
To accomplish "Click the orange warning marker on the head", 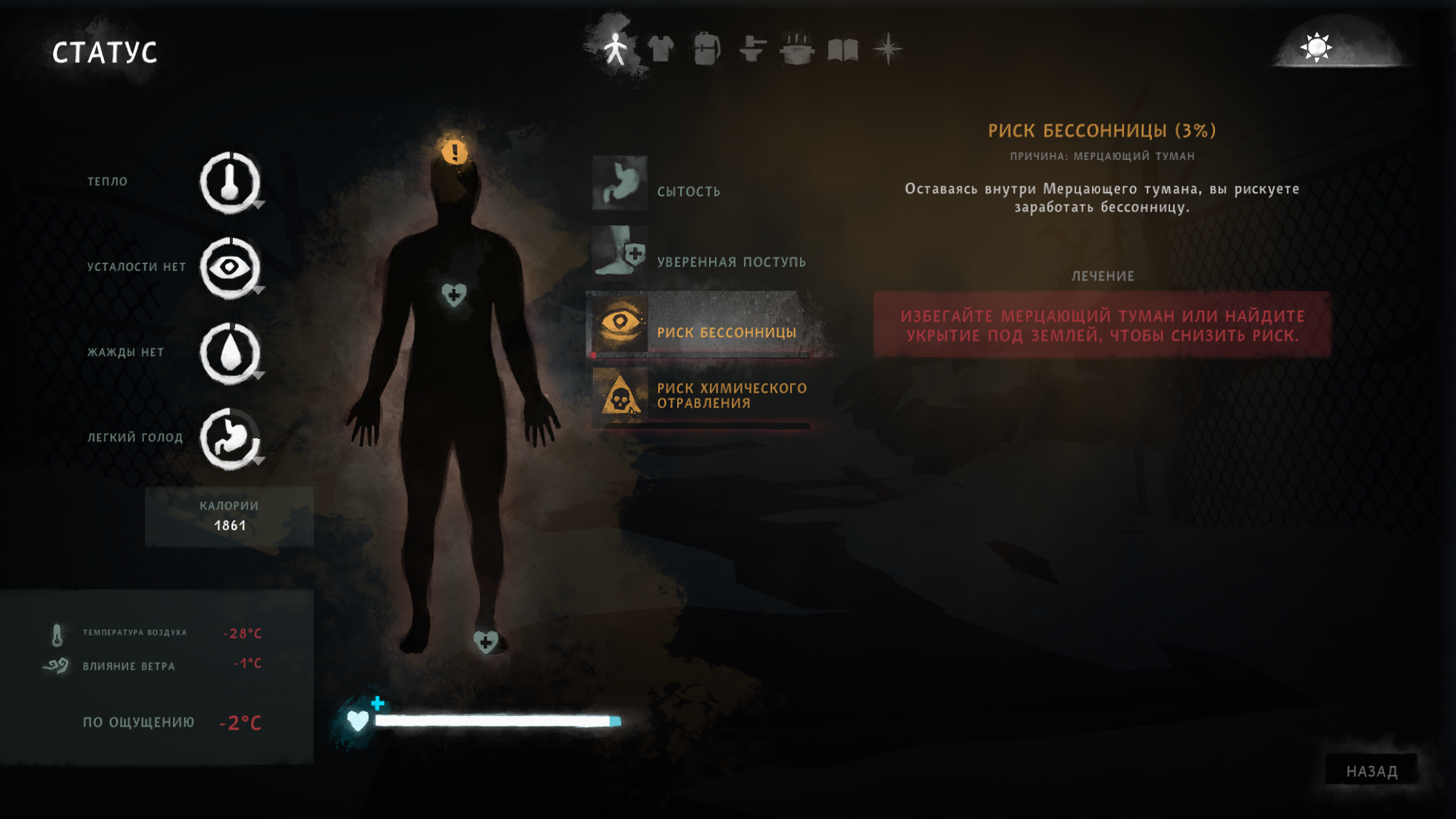I will pyautogui.click(x=454, y=152).
